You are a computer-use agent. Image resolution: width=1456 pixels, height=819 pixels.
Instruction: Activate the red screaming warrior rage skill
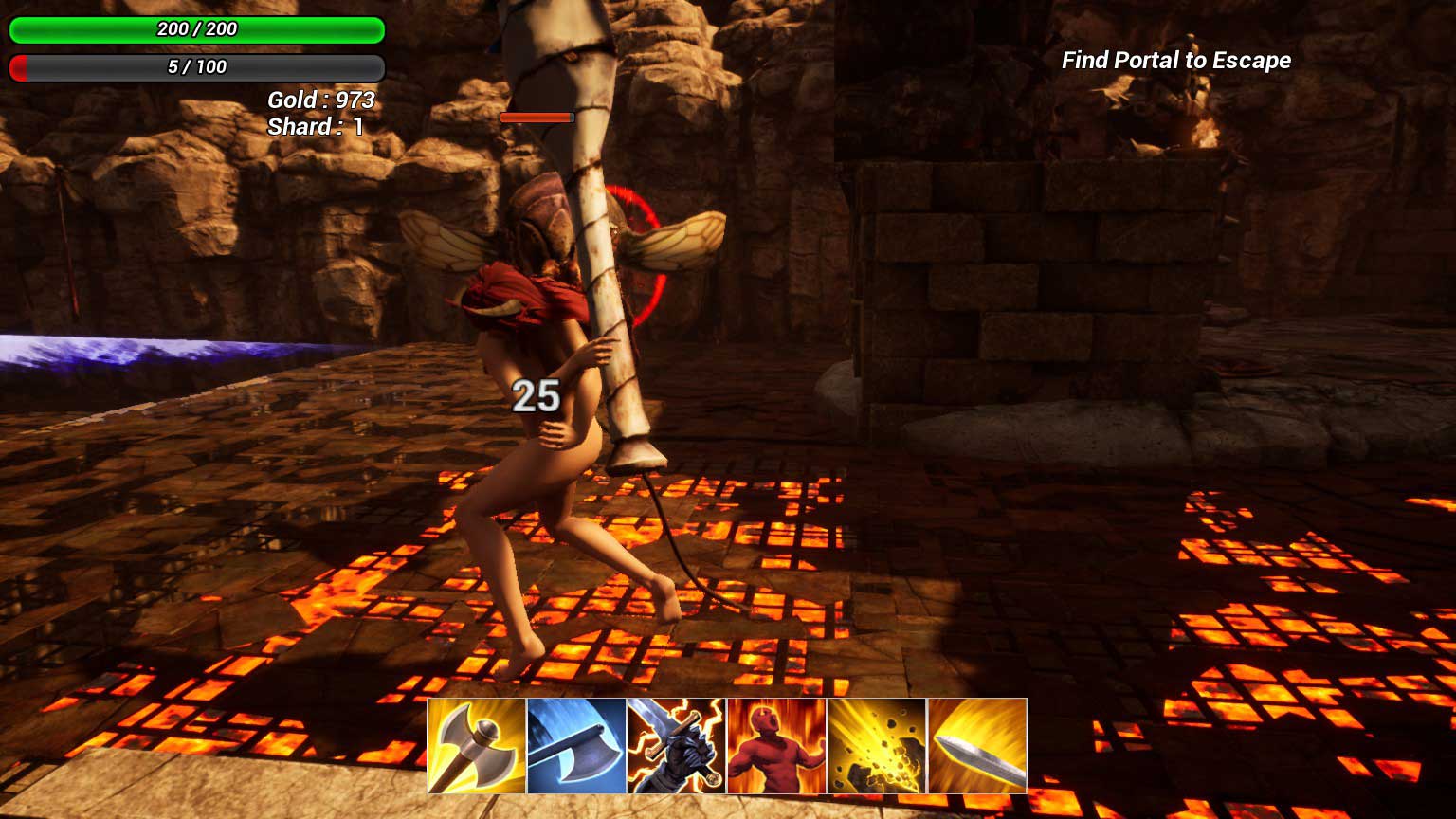click(776, 746)
